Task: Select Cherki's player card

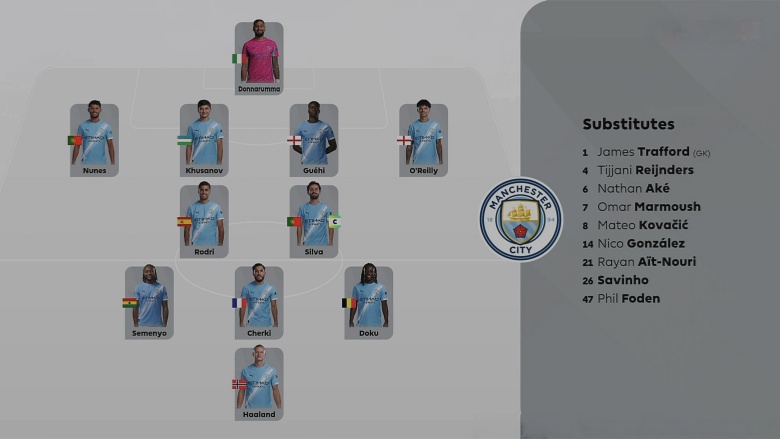Action: pyautogui.click(x=259, y=301)
